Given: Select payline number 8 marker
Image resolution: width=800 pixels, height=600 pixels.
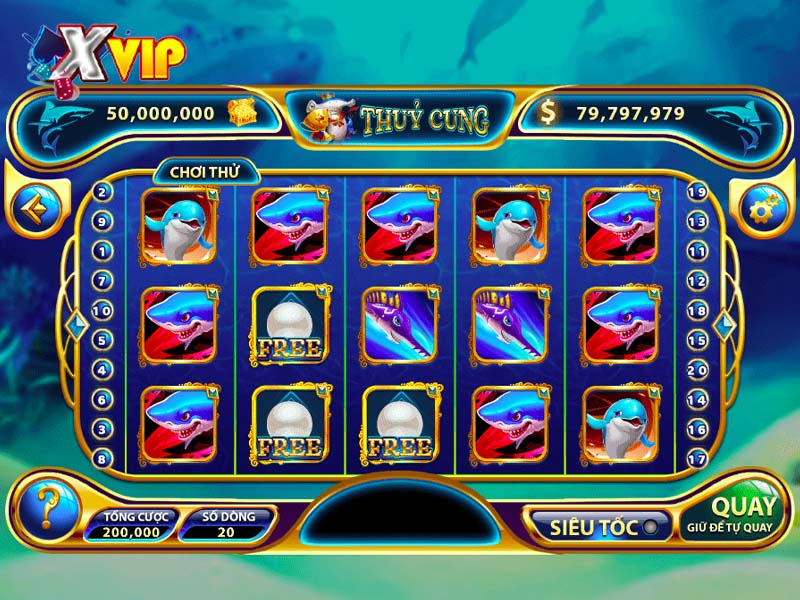Looking at the screenshot, I should (x=102, y=459).
